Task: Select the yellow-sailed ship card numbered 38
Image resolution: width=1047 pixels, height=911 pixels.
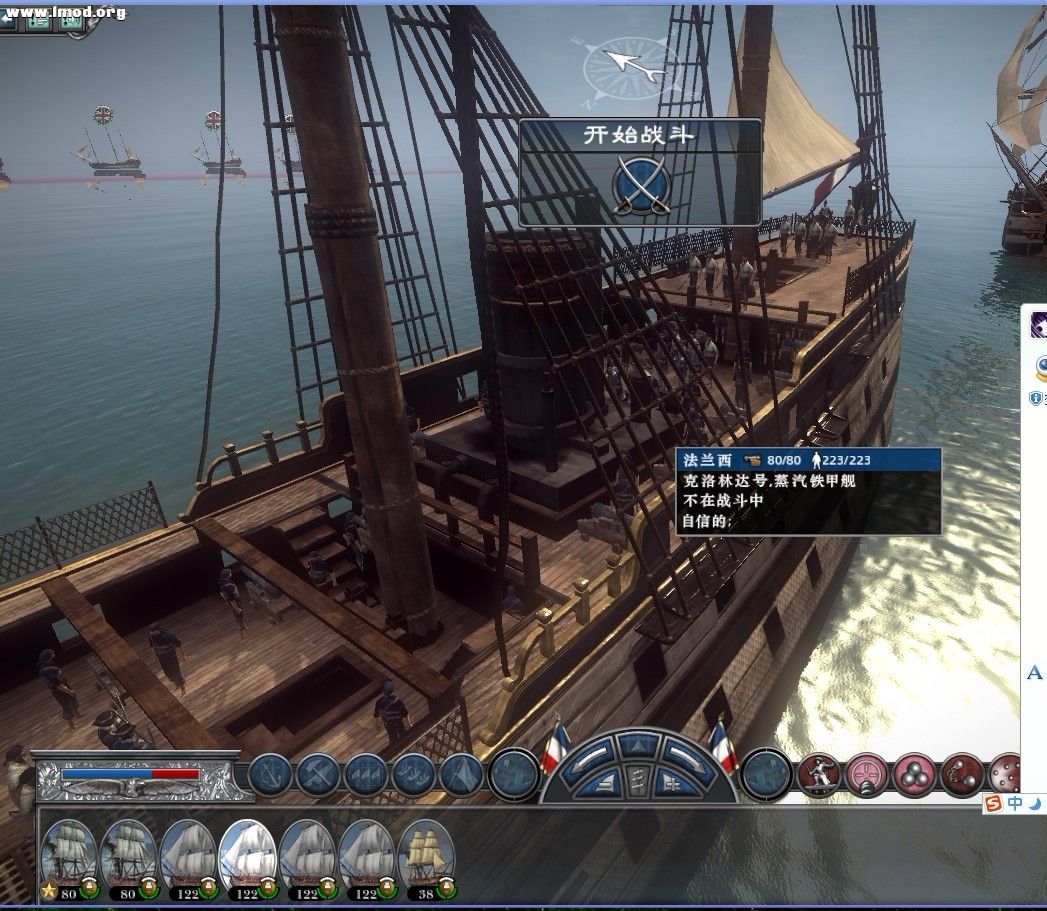Action: click(426, 856)
